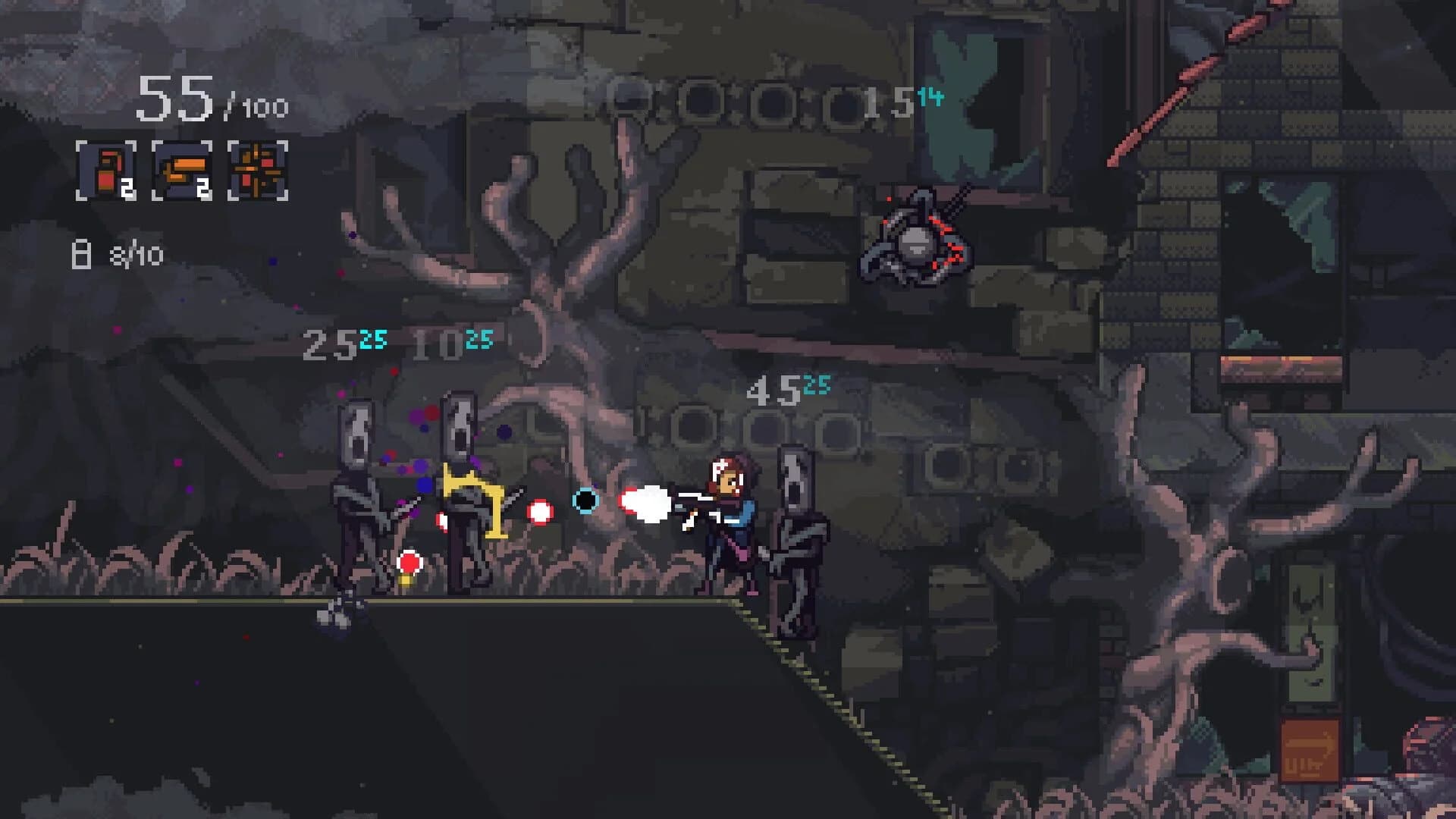Click the leftmost shadowy enemy at the platform edge
This screenshot has width=1456, height=819.
click(x=356, y=500)
